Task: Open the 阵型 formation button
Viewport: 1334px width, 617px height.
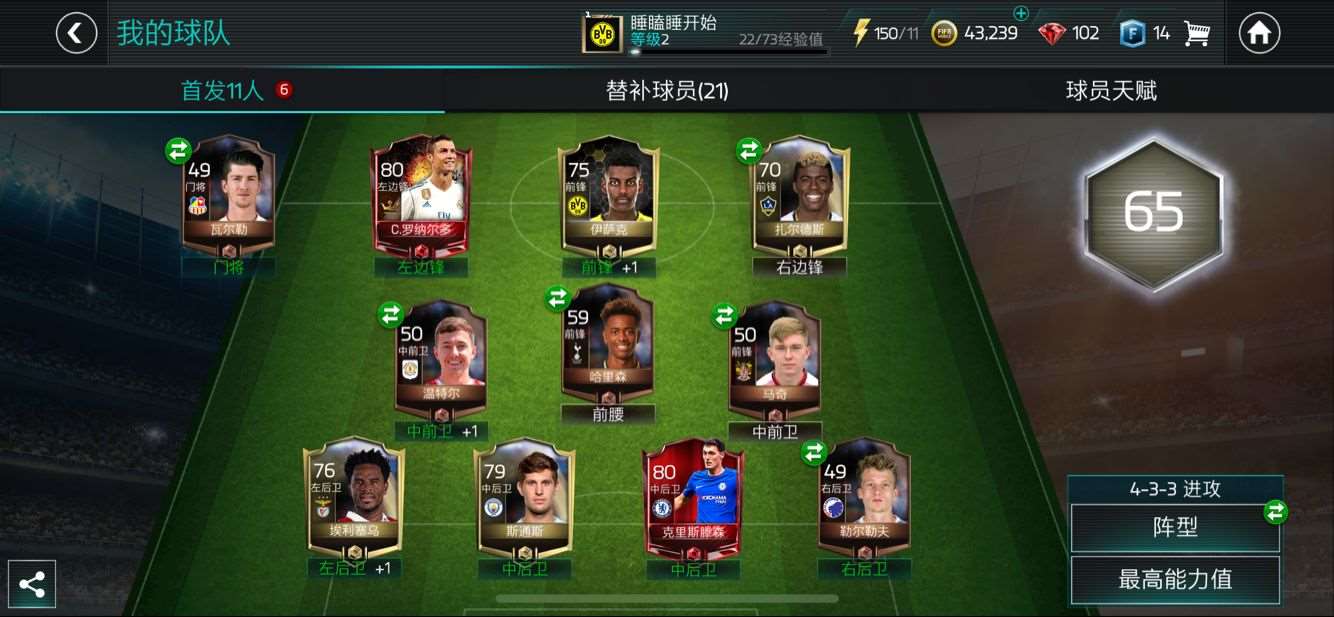Action: point(1174,527)
